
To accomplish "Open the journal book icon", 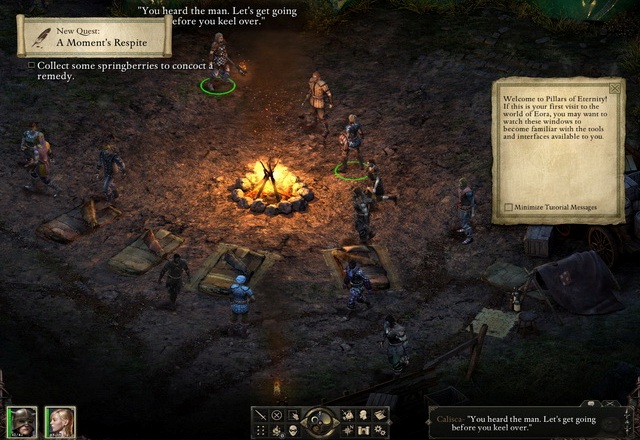I will (x=378, y=415).
